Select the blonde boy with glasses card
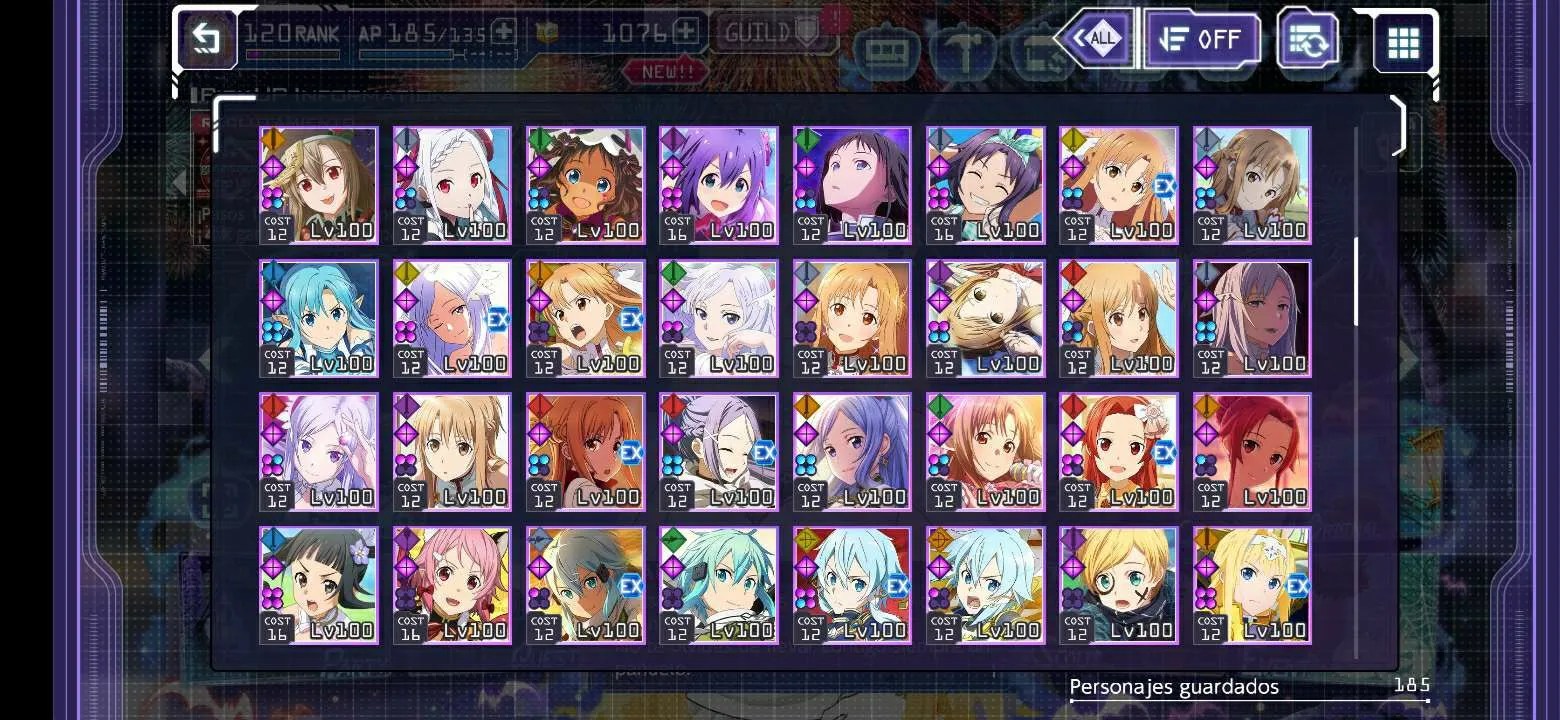 click(1118, 585)
